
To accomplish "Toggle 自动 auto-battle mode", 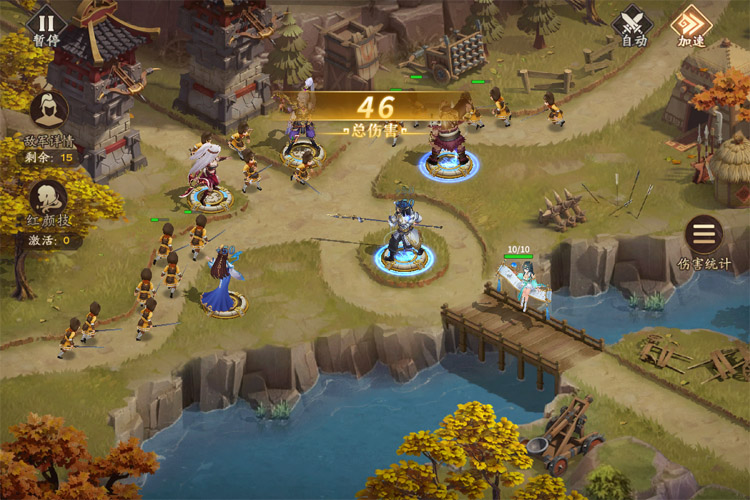I will pos(633,24).
